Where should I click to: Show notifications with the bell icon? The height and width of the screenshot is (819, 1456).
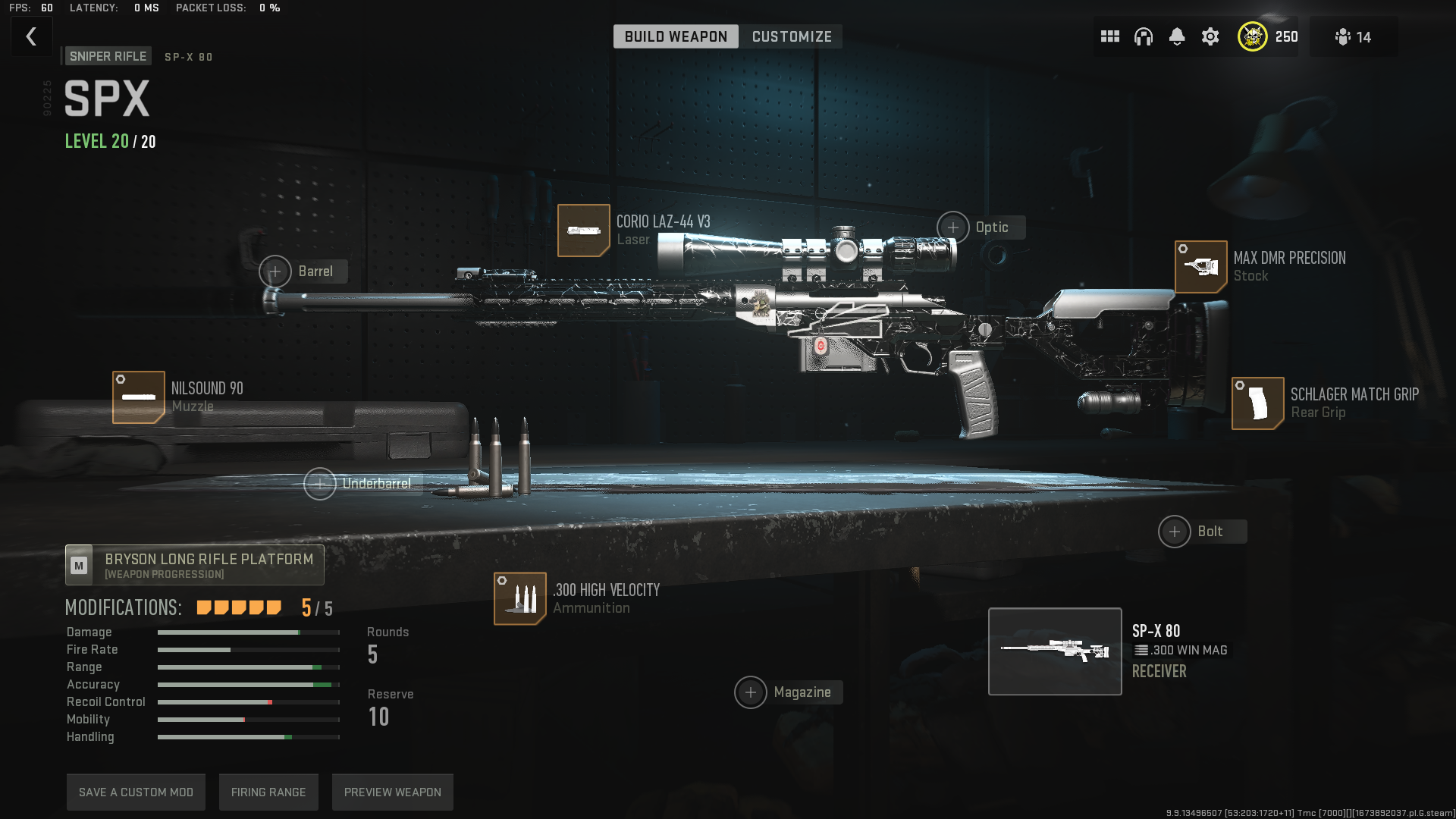pyautogui.click(x=1177, y=36)
